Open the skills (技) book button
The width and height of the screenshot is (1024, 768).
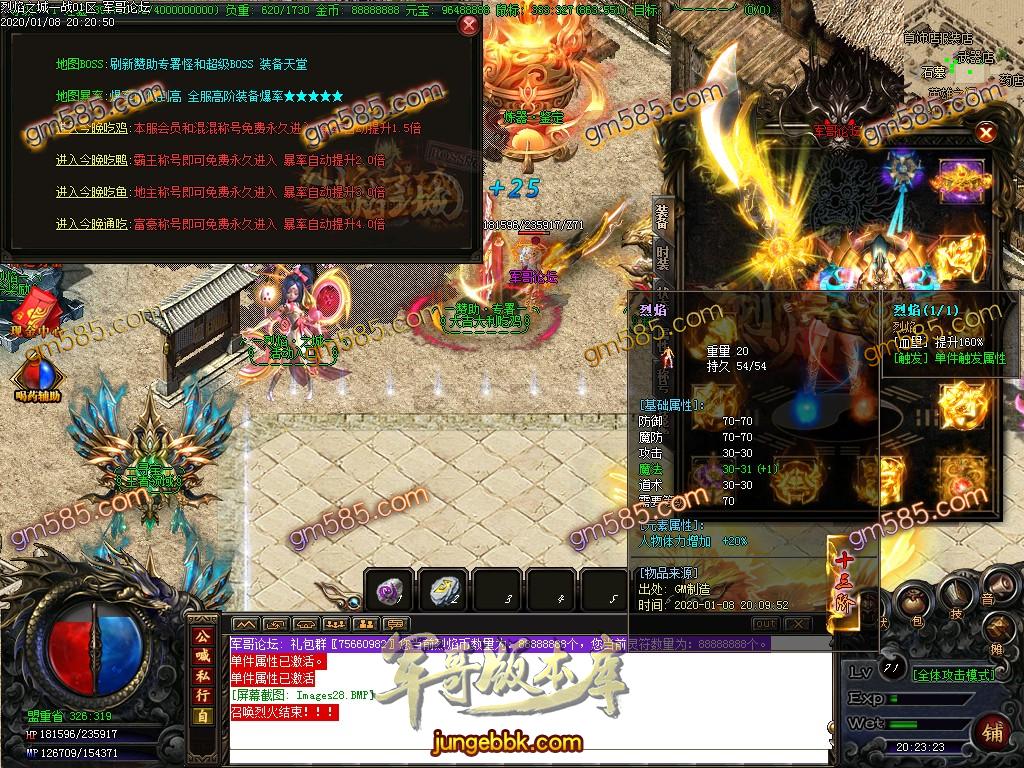pyautogui.click(x=954, y=596)
